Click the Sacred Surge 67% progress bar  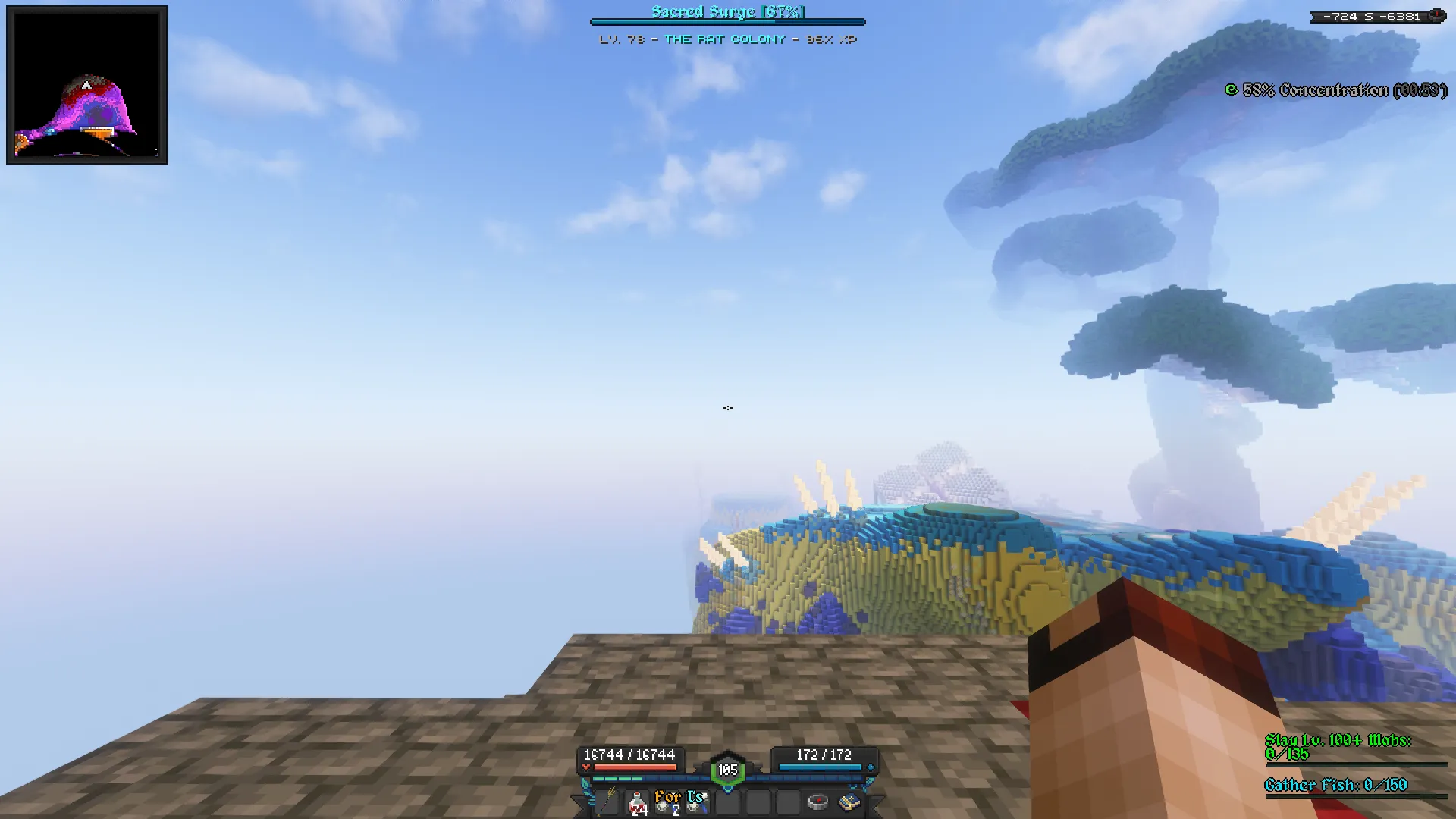coord(728,22)
